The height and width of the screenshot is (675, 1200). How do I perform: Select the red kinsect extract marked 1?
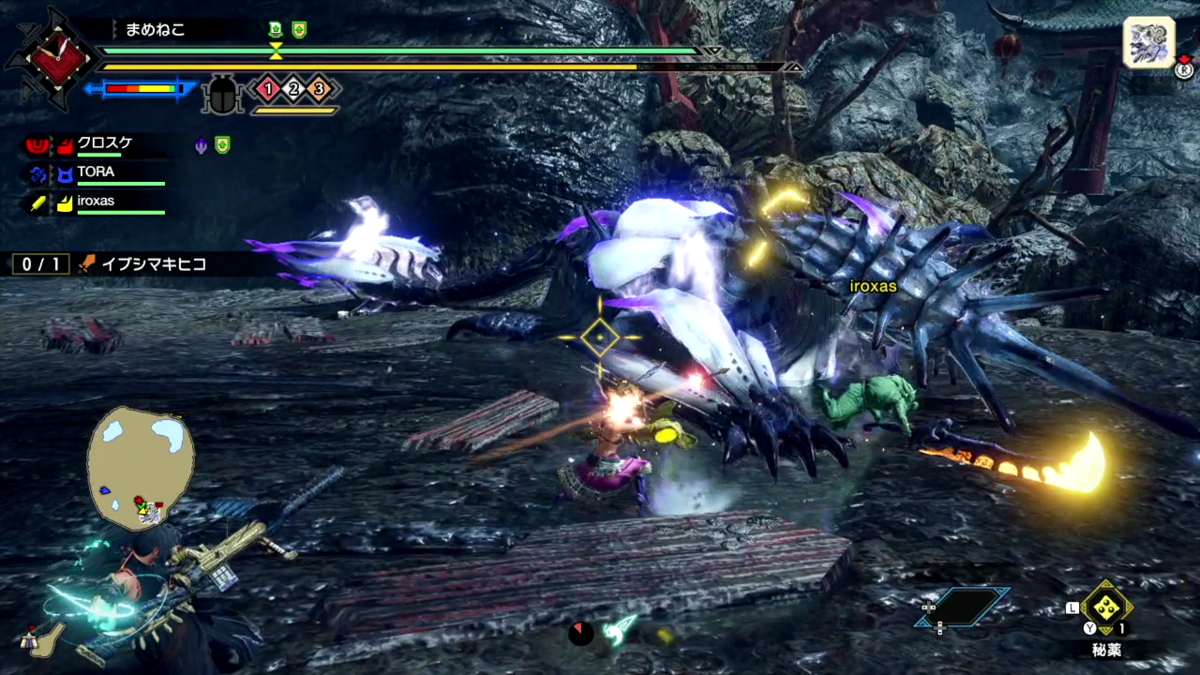click(x=267, y=89)
